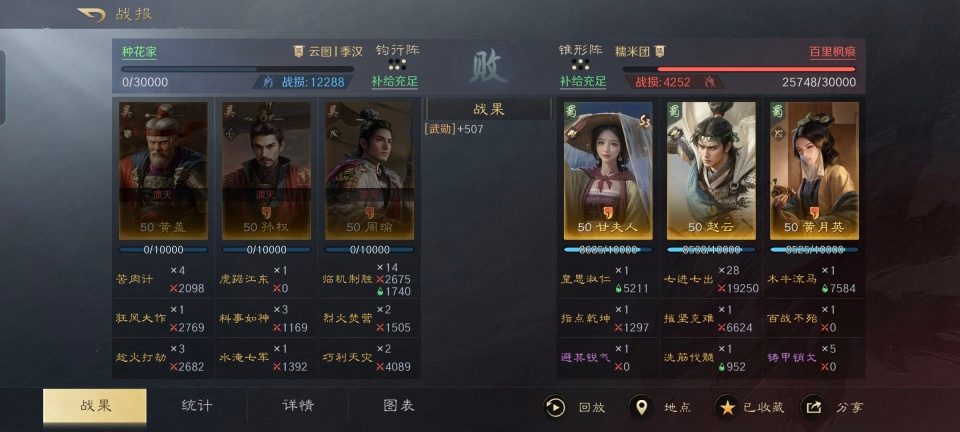Go back using the top-left arrow
Screen dimensions: 960x432
[x=91, y=15]
